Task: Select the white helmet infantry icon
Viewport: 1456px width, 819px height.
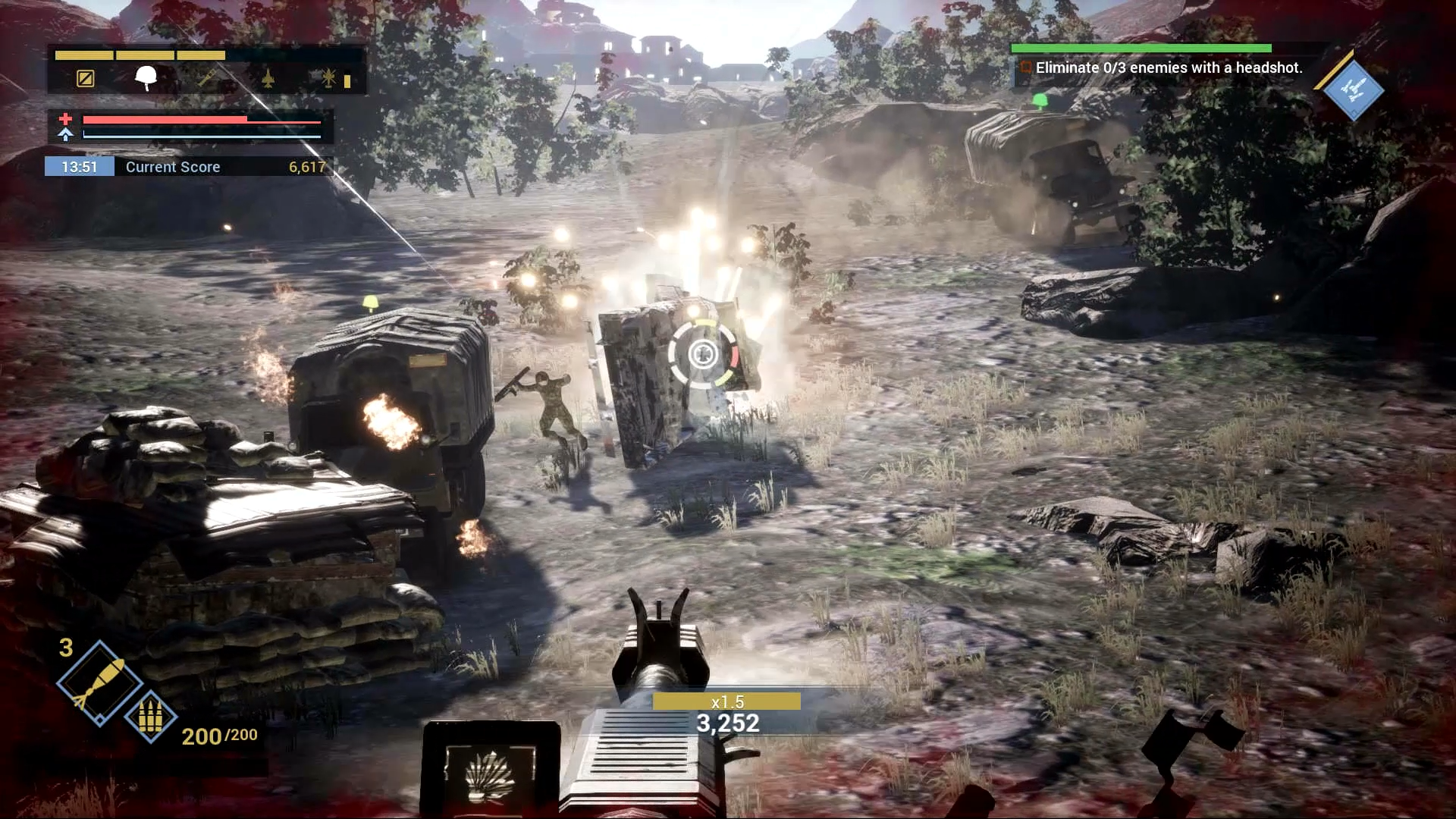Action: [146, 77]
